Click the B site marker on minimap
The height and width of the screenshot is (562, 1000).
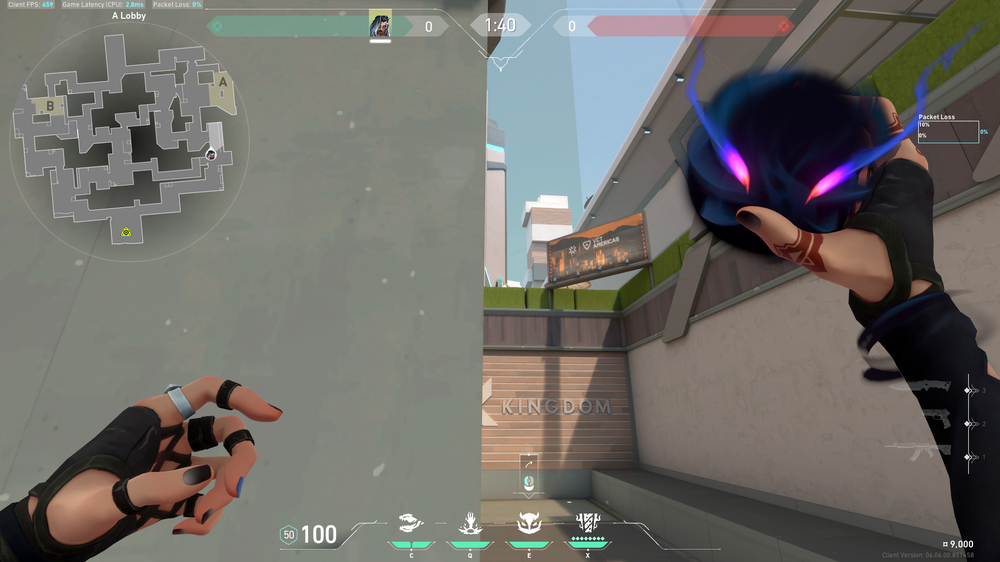pyautogui.click(x=48, y=103)
